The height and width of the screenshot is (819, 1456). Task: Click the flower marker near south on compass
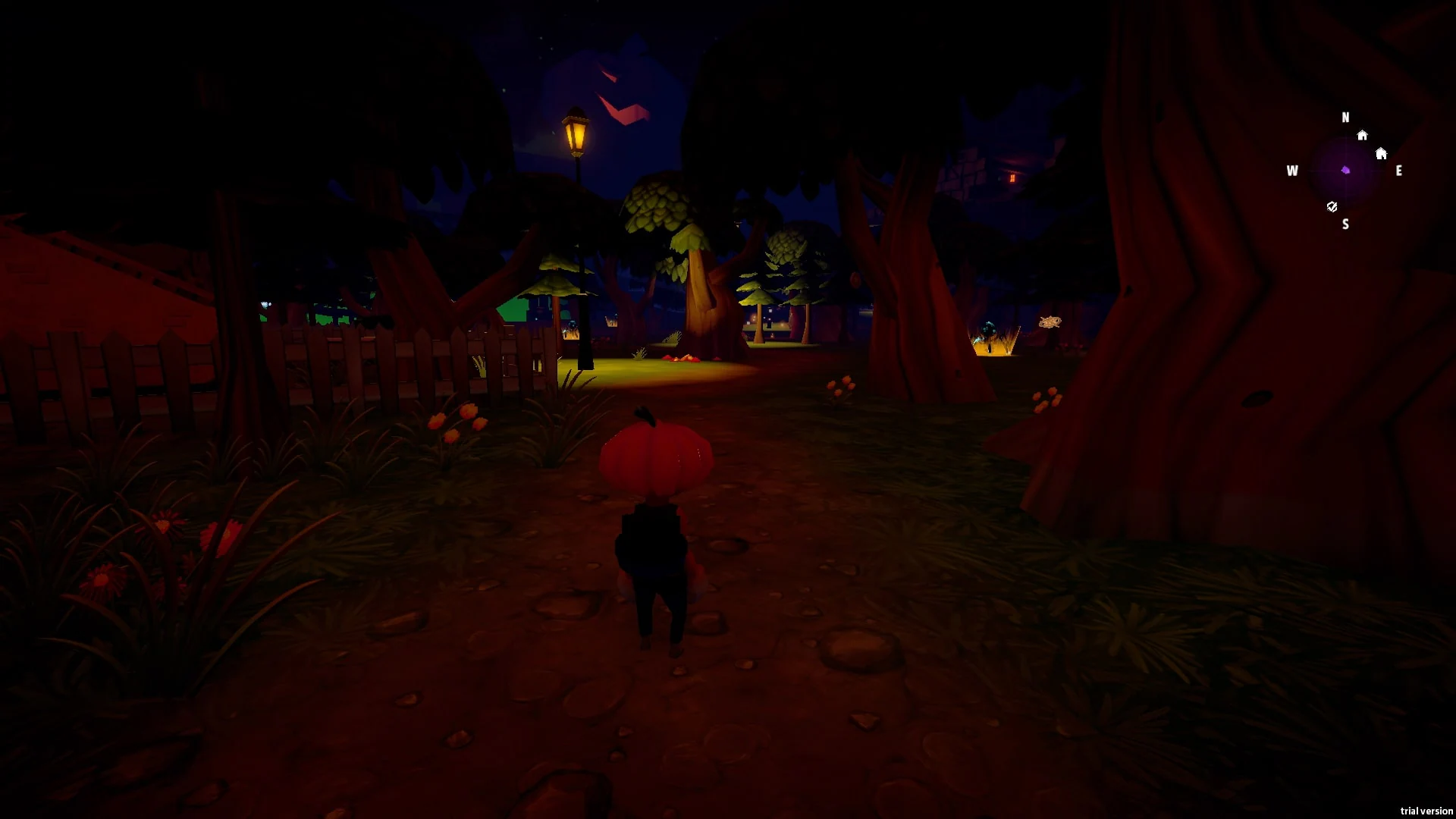(1332, 207)
